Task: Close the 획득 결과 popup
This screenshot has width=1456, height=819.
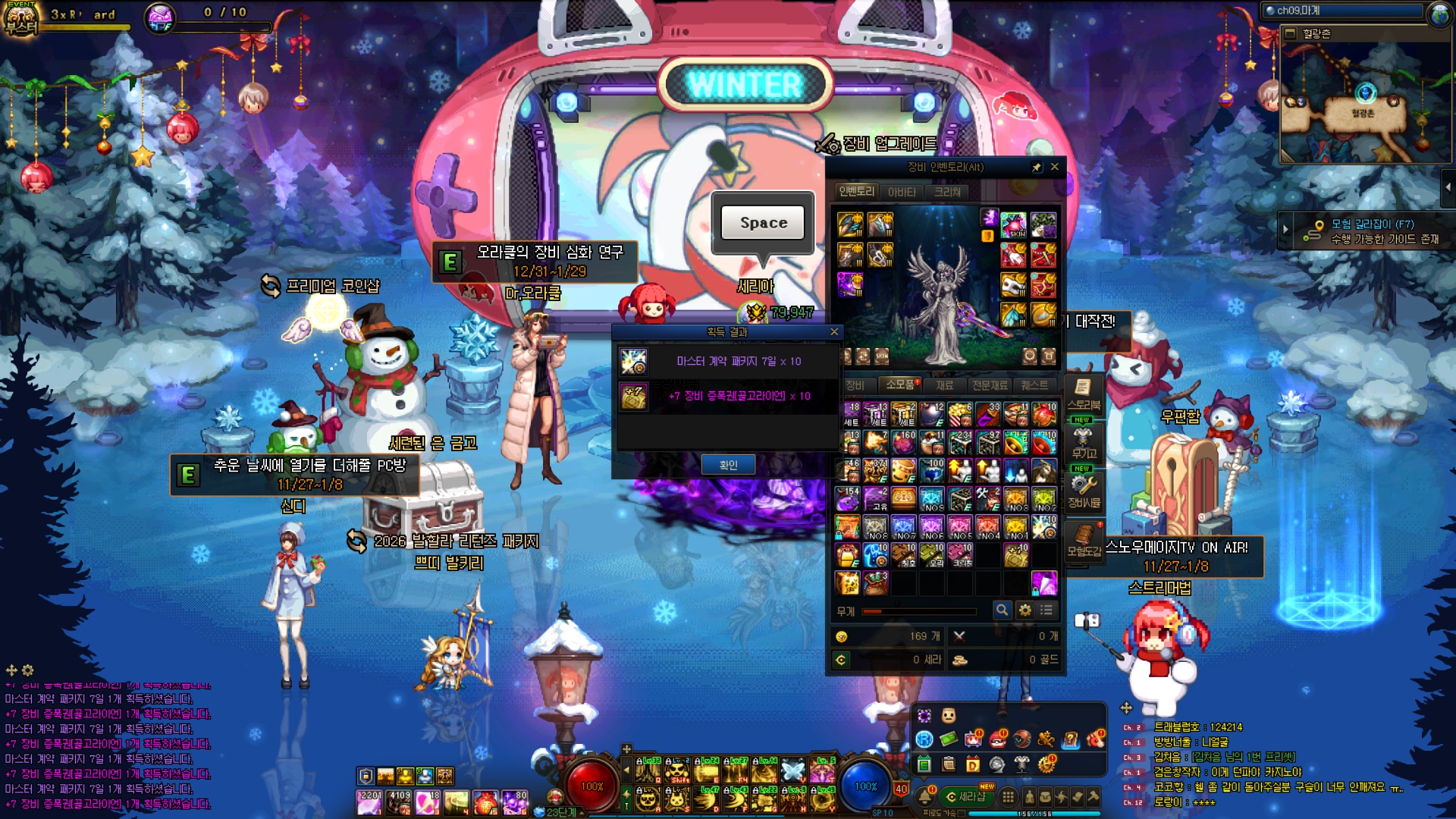Action: coord(834,331)
